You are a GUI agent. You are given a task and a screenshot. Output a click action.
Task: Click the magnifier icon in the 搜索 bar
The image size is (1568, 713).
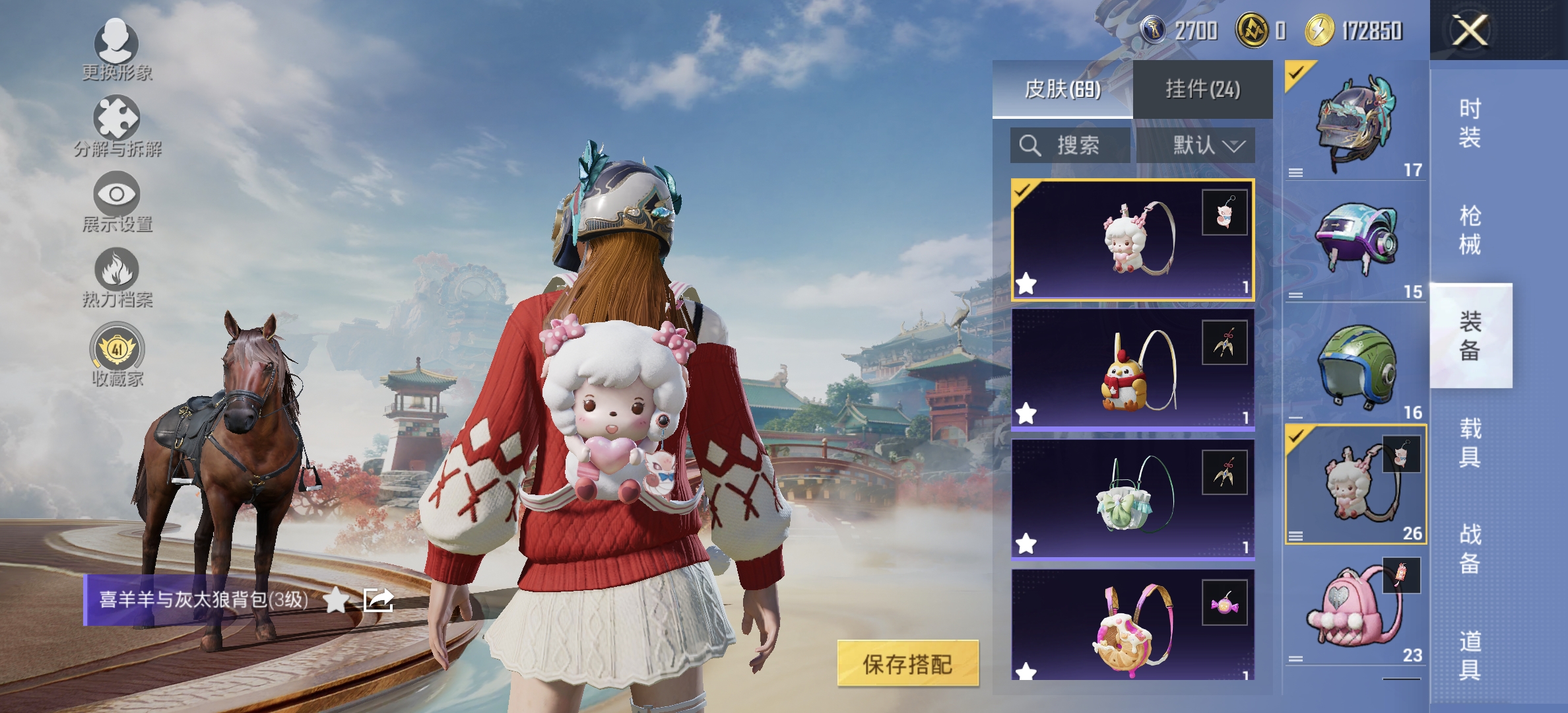tap(1029, 147)
